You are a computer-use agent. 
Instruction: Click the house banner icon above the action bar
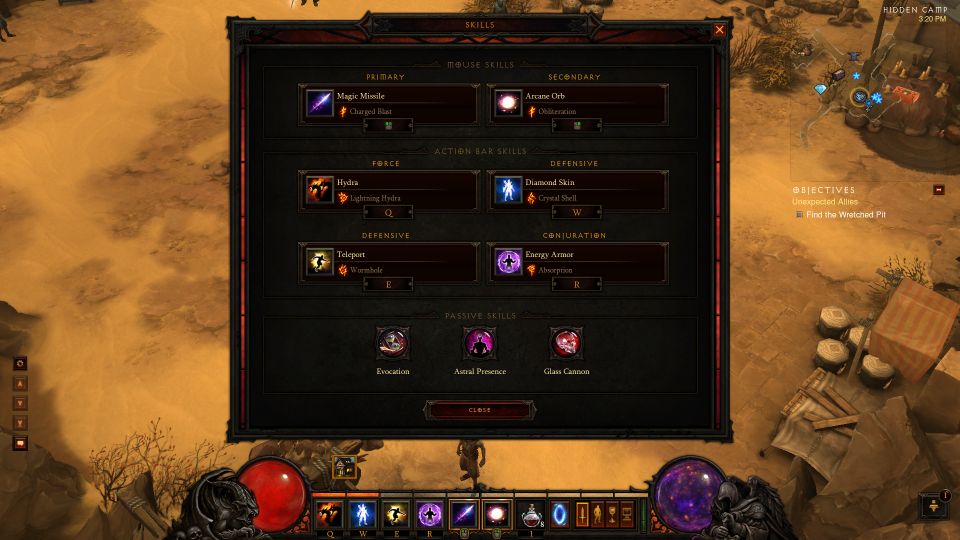pyautogui.click(x=344, y=467)
